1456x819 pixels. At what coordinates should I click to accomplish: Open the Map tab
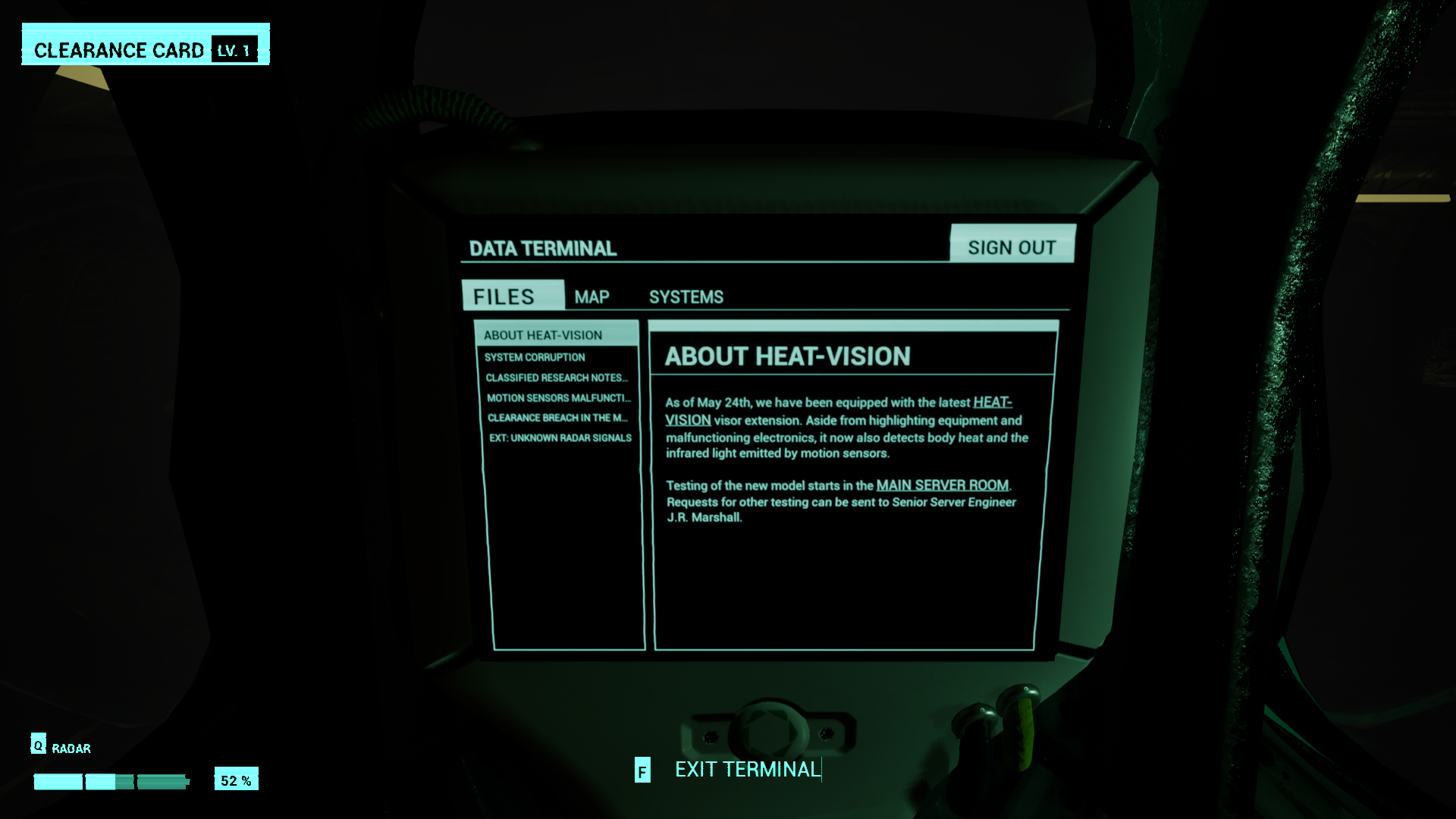(x=591, y=297)
